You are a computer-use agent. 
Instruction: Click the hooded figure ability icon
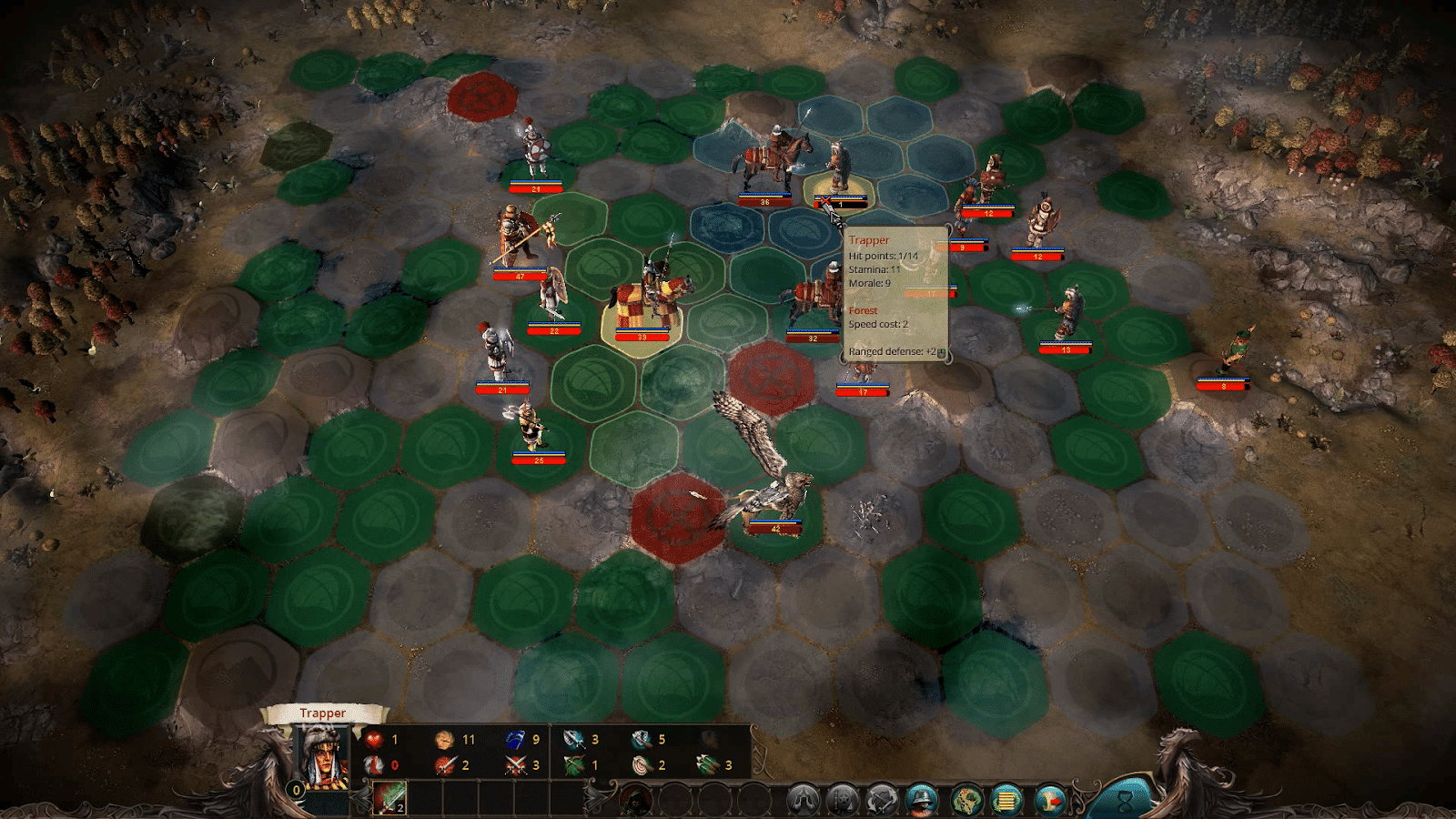click(x=635, y=801)
